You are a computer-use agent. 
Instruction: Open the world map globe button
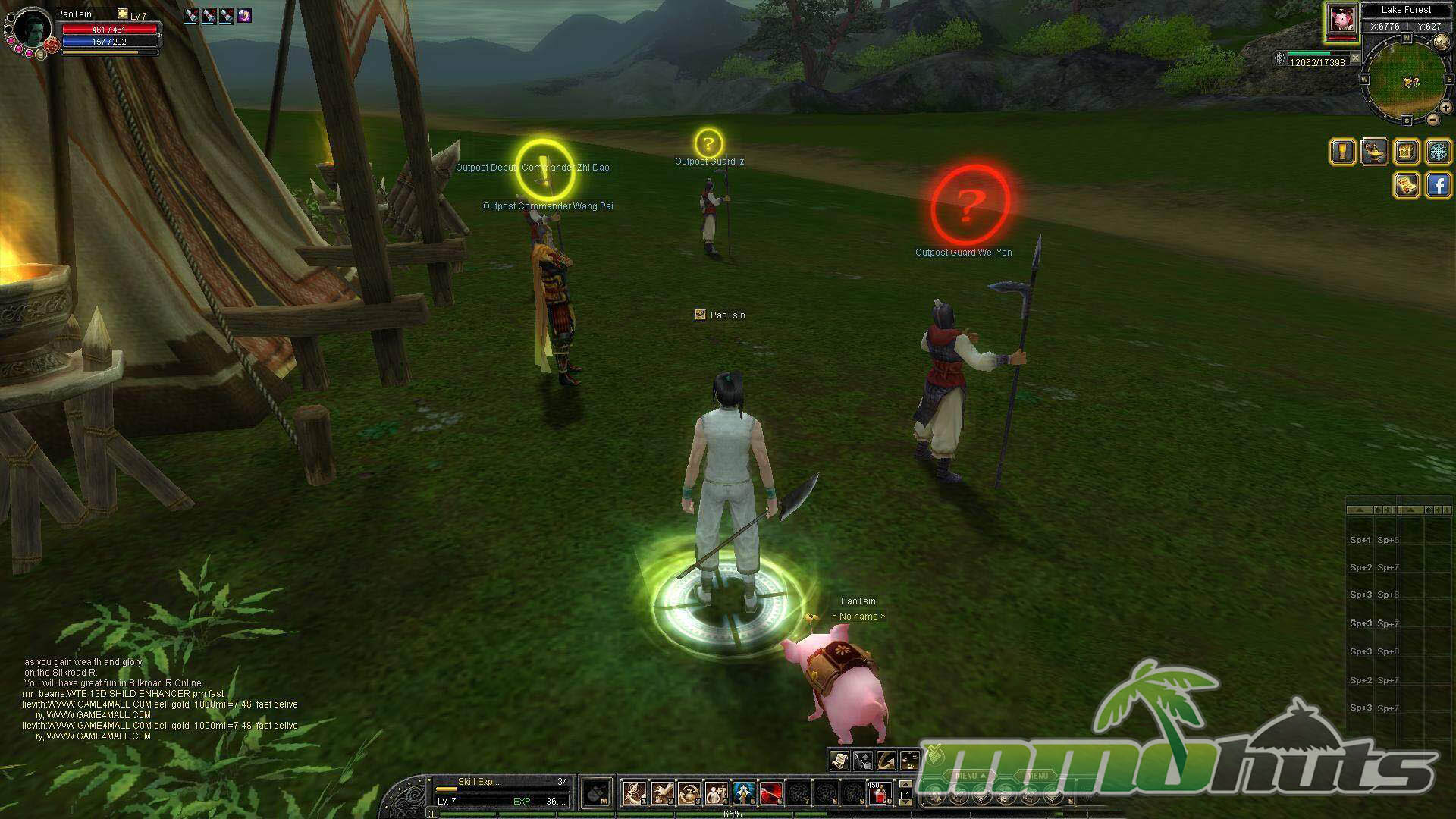point(1440,42)
